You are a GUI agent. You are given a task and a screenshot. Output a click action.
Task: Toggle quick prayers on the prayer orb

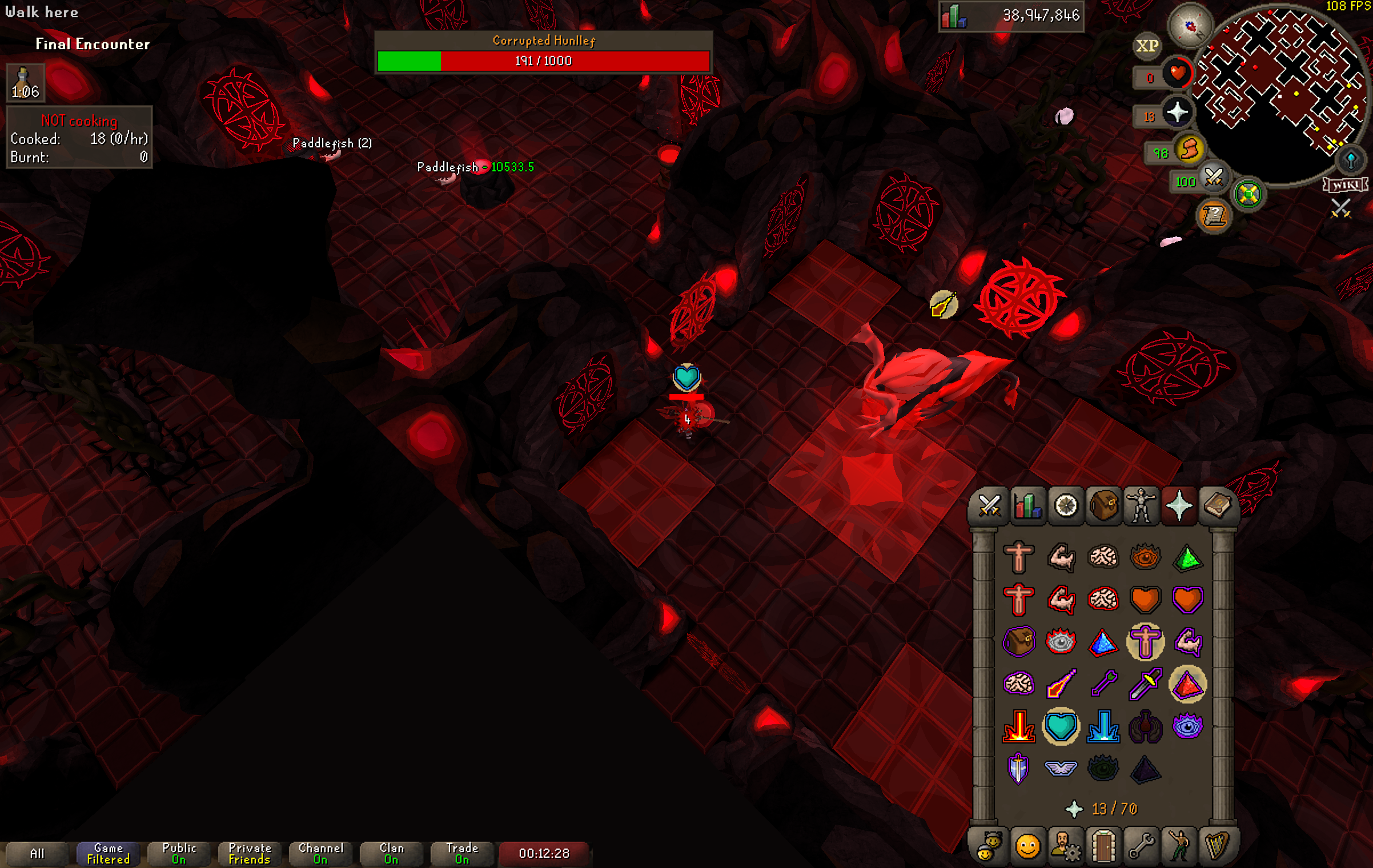(x=1177, y=112)
